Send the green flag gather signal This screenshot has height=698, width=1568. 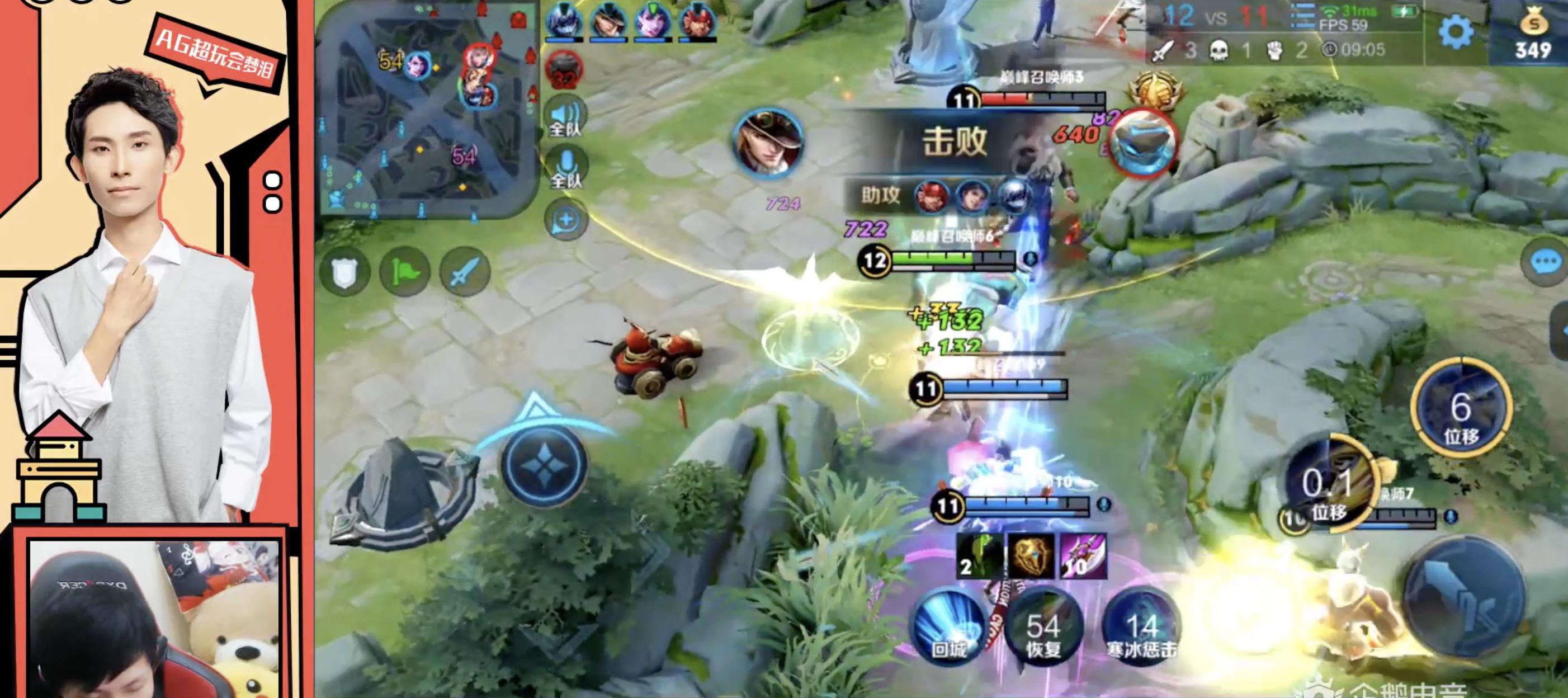tap(404, 272)
